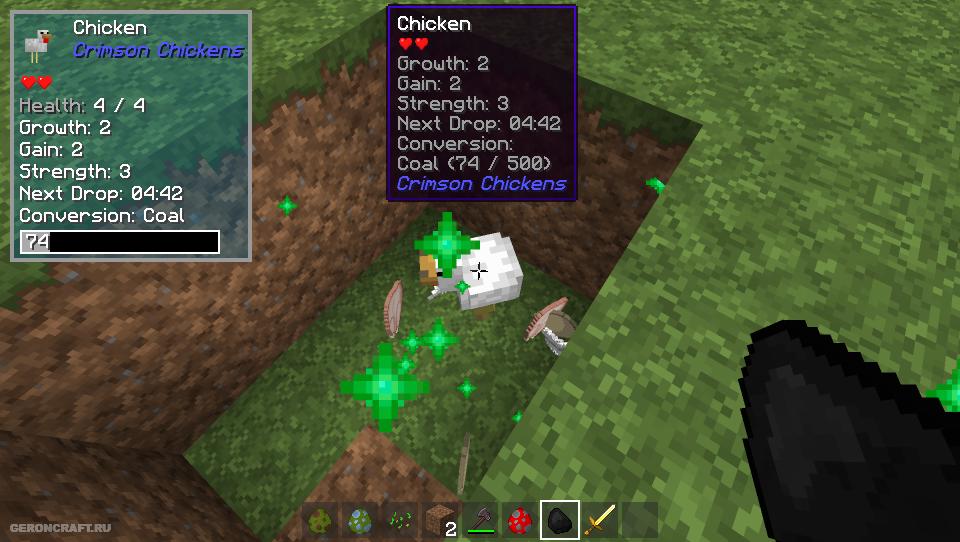Select the dirt block stack slot
The width and height of the screenshot is (960, 542).
(440, 520)
